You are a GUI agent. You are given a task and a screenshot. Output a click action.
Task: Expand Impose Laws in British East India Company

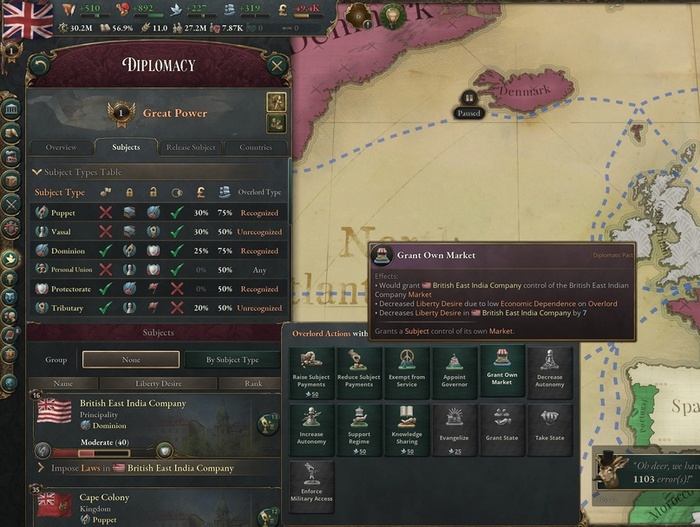[x=41, y=468]
